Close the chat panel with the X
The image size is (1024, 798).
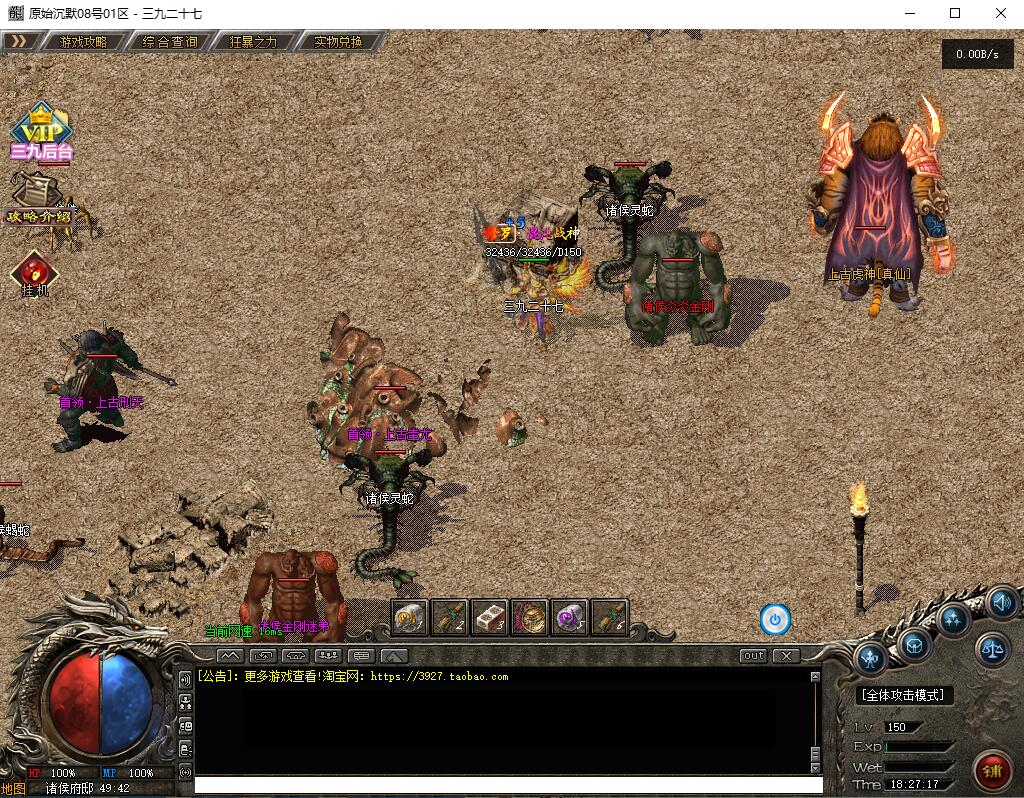[787, 656]
